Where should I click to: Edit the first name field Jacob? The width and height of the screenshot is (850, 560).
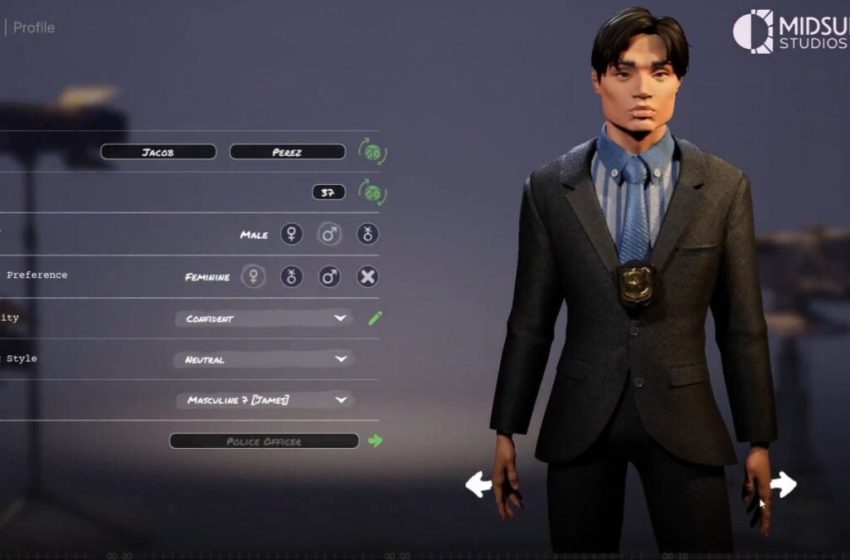(x=158, y=152)
